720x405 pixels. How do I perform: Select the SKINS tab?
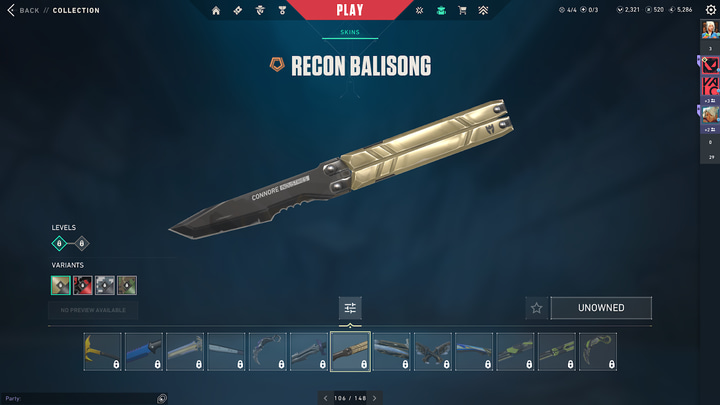[350, 32]
